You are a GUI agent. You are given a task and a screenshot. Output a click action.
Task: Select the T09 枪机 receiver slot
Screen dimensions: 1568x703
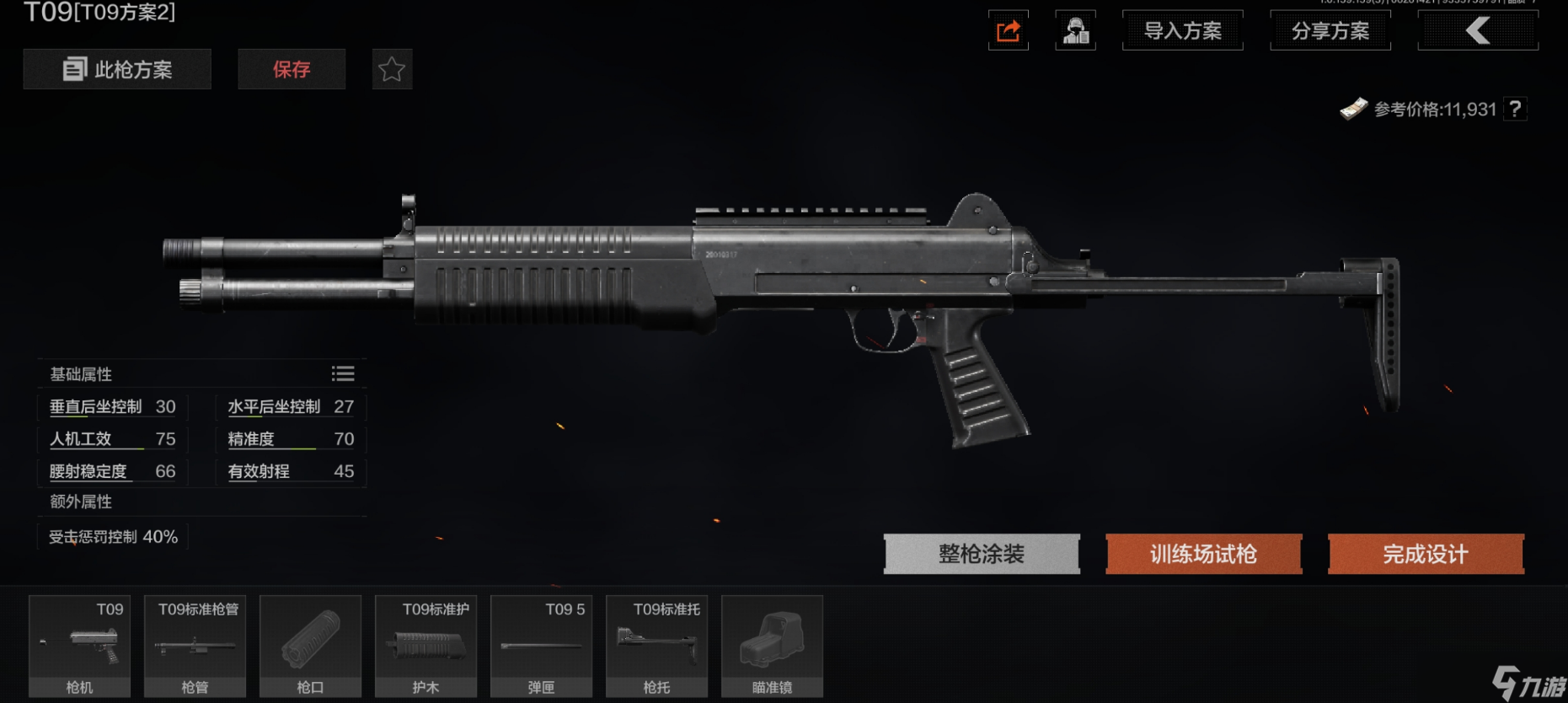tap(80, 646)
